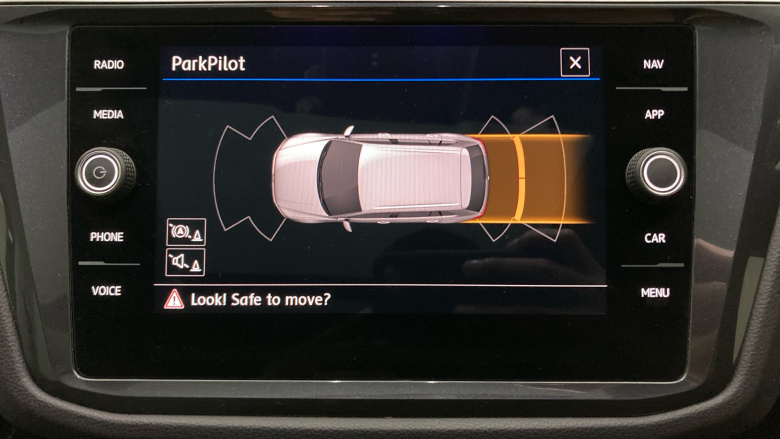780x439 pixels.
Task: Select the APP button
Action: coord(654,115)
